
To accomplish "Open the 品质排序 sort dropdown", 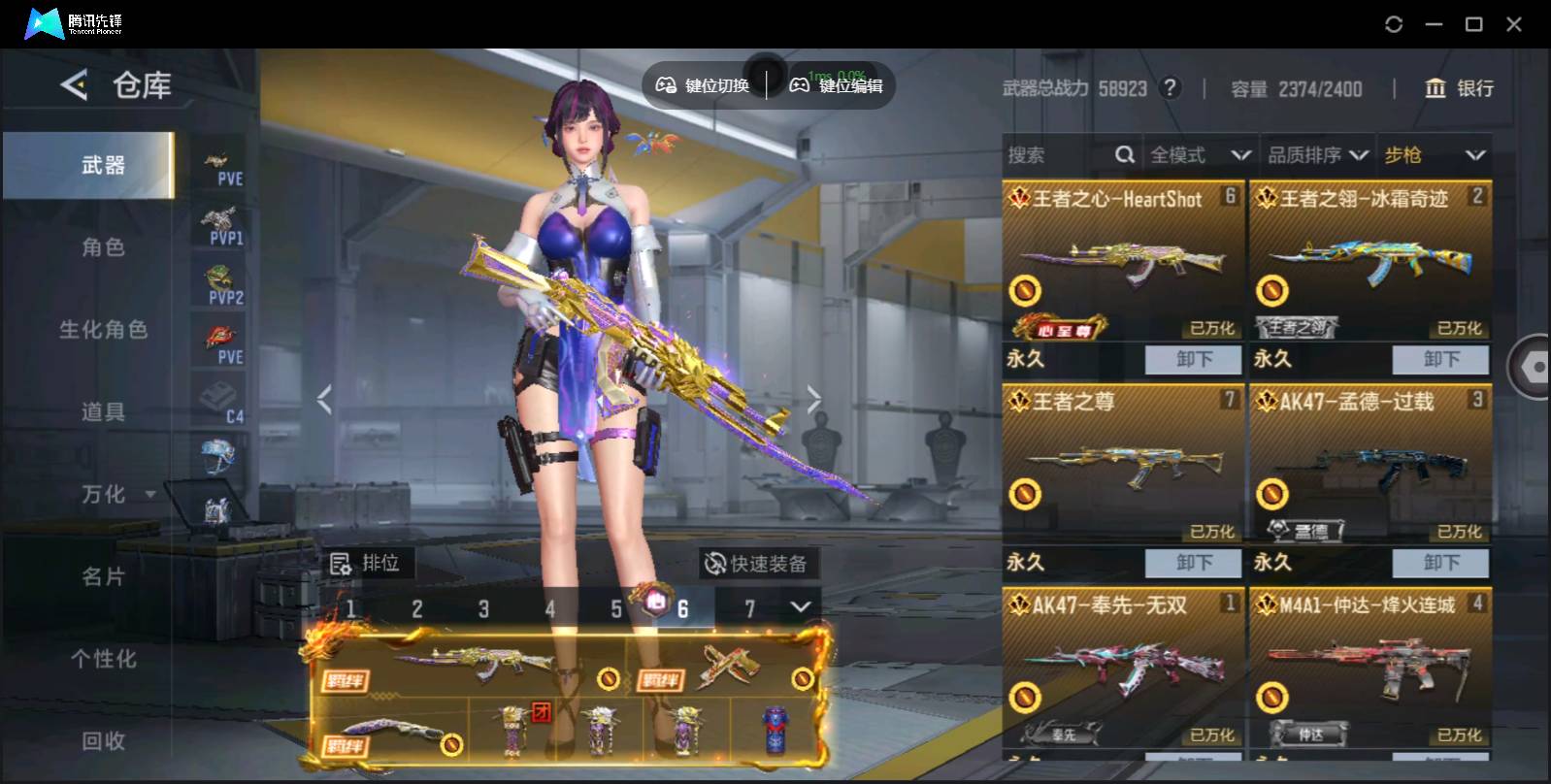I will (1317, 155).
